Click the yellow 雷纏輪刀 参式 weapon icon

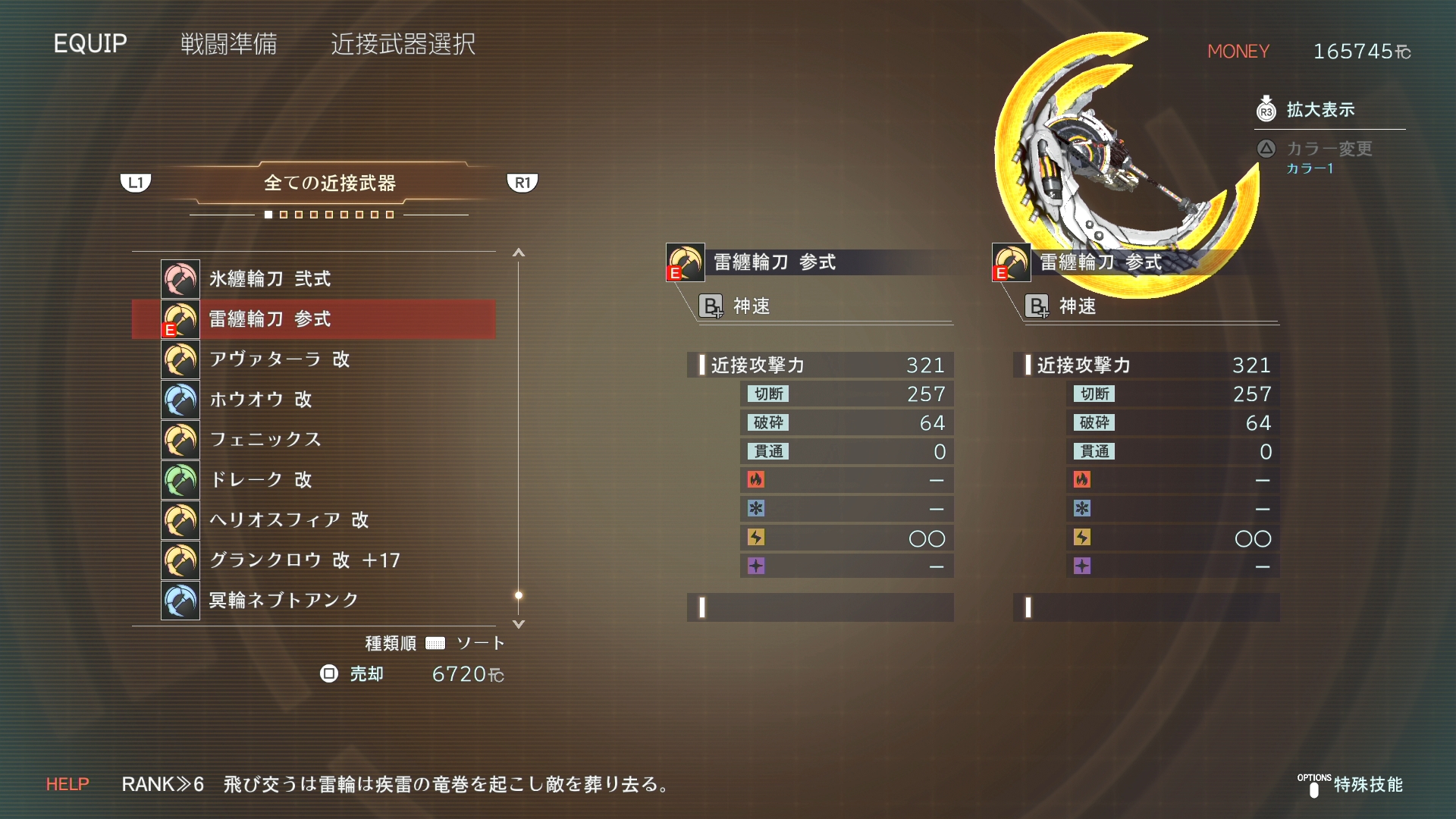pos(180,319)
